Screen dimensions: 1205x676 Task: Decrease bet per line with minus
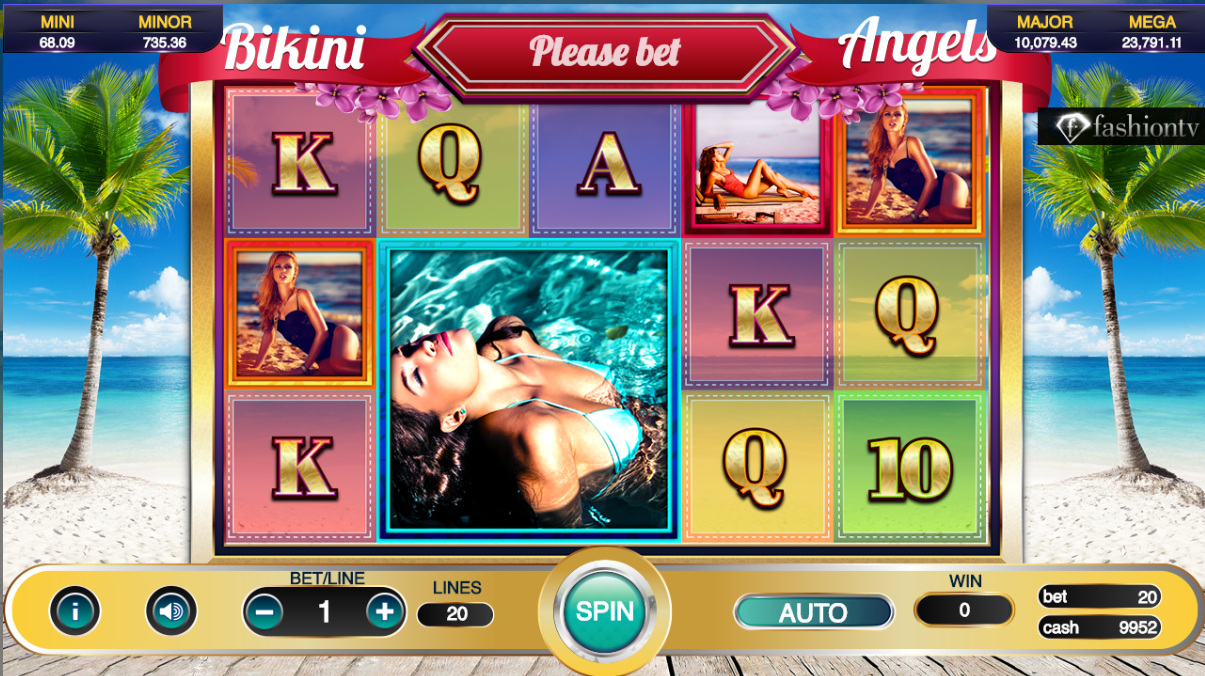(x=264, y=611)
